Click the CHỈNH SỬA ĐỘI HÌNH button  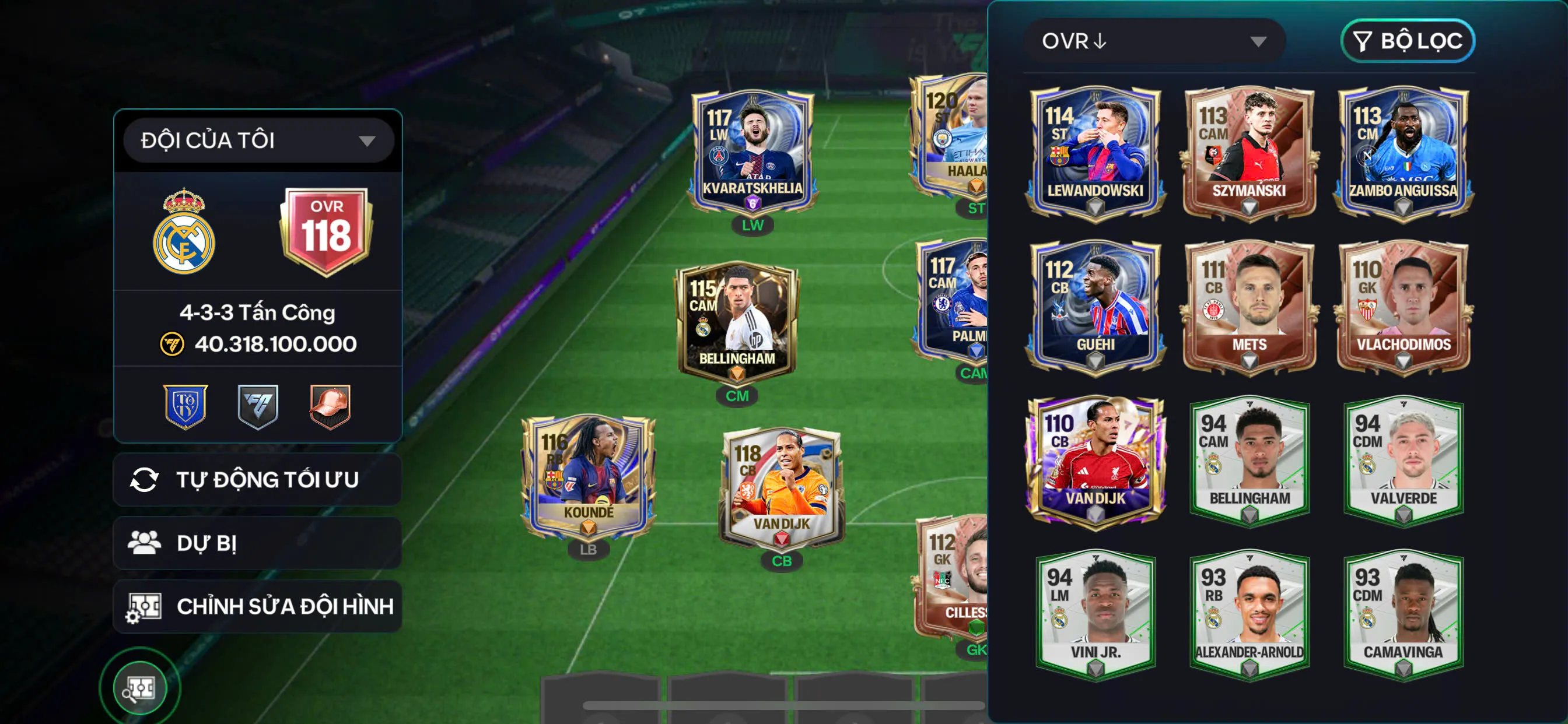[x=284, y=606]
